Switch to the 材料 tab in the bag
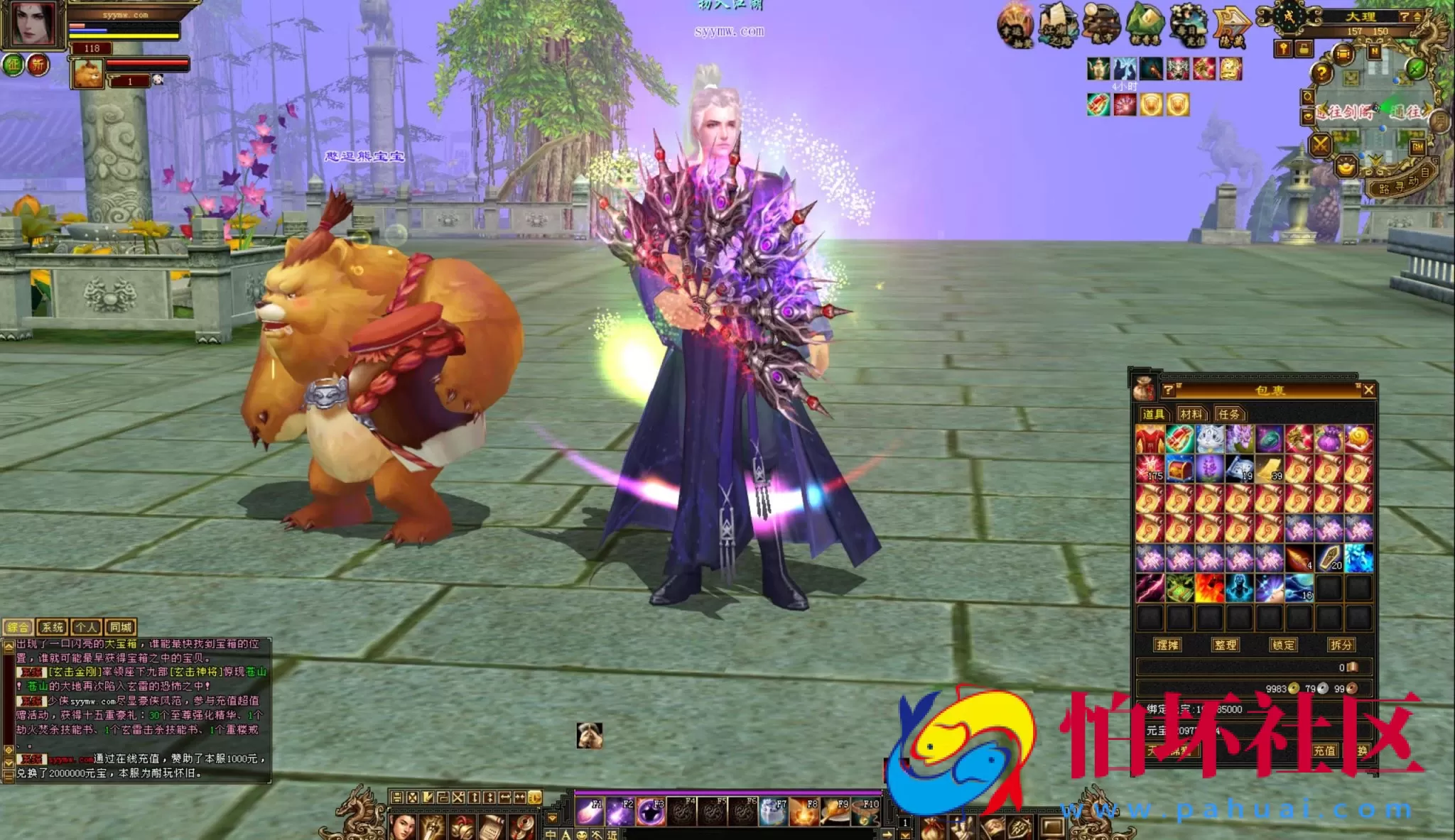 [x=1192, y=414]
